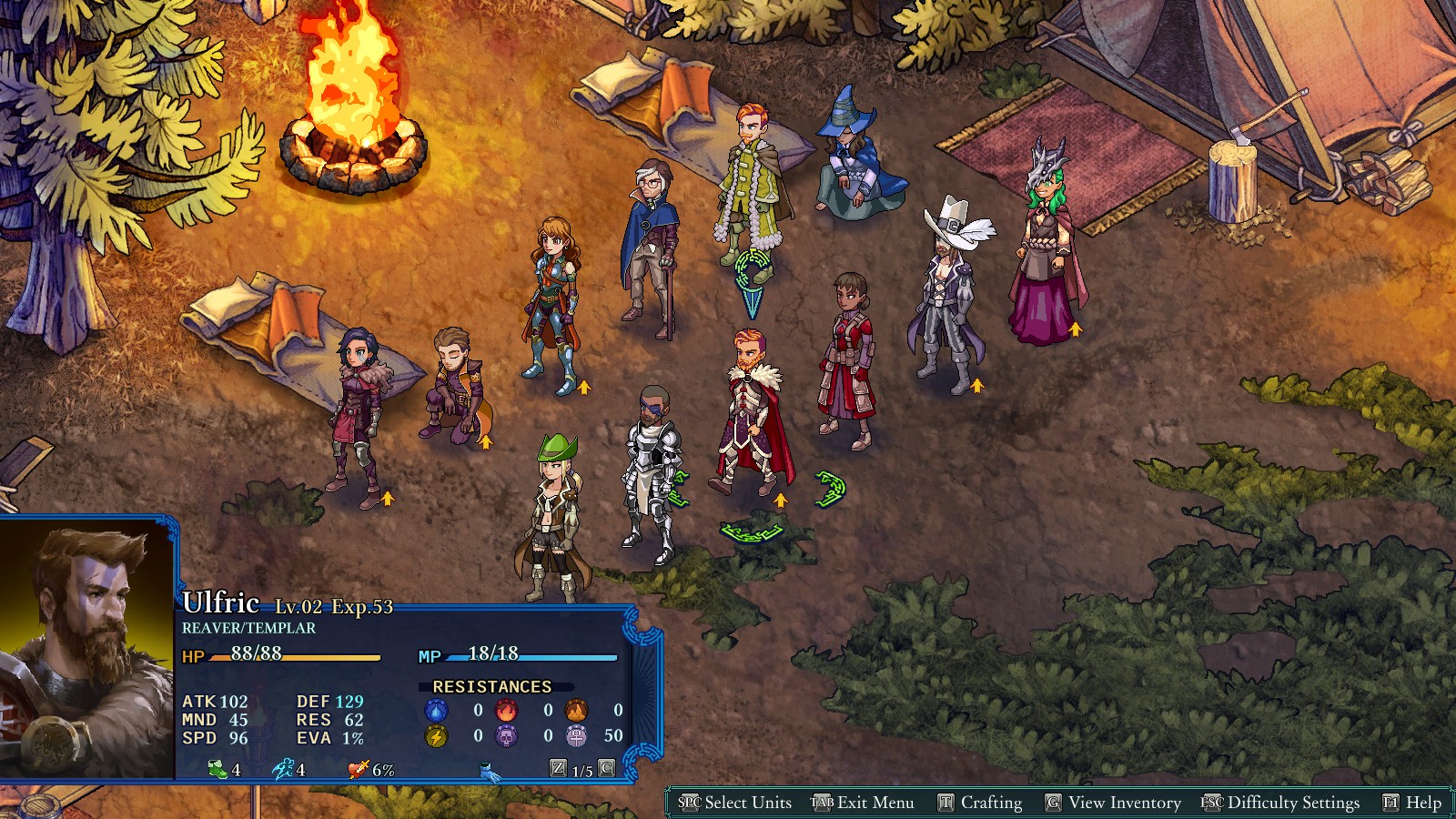Click Ulfric's portrait in the stats panel
Viewport: 1456px width, 819px height.
87,648
